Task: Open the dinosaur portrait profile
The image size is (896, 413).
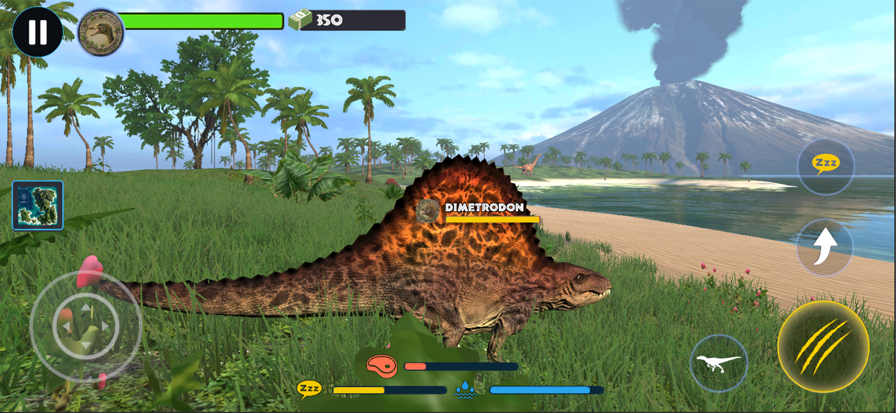Action: (101, 32)
